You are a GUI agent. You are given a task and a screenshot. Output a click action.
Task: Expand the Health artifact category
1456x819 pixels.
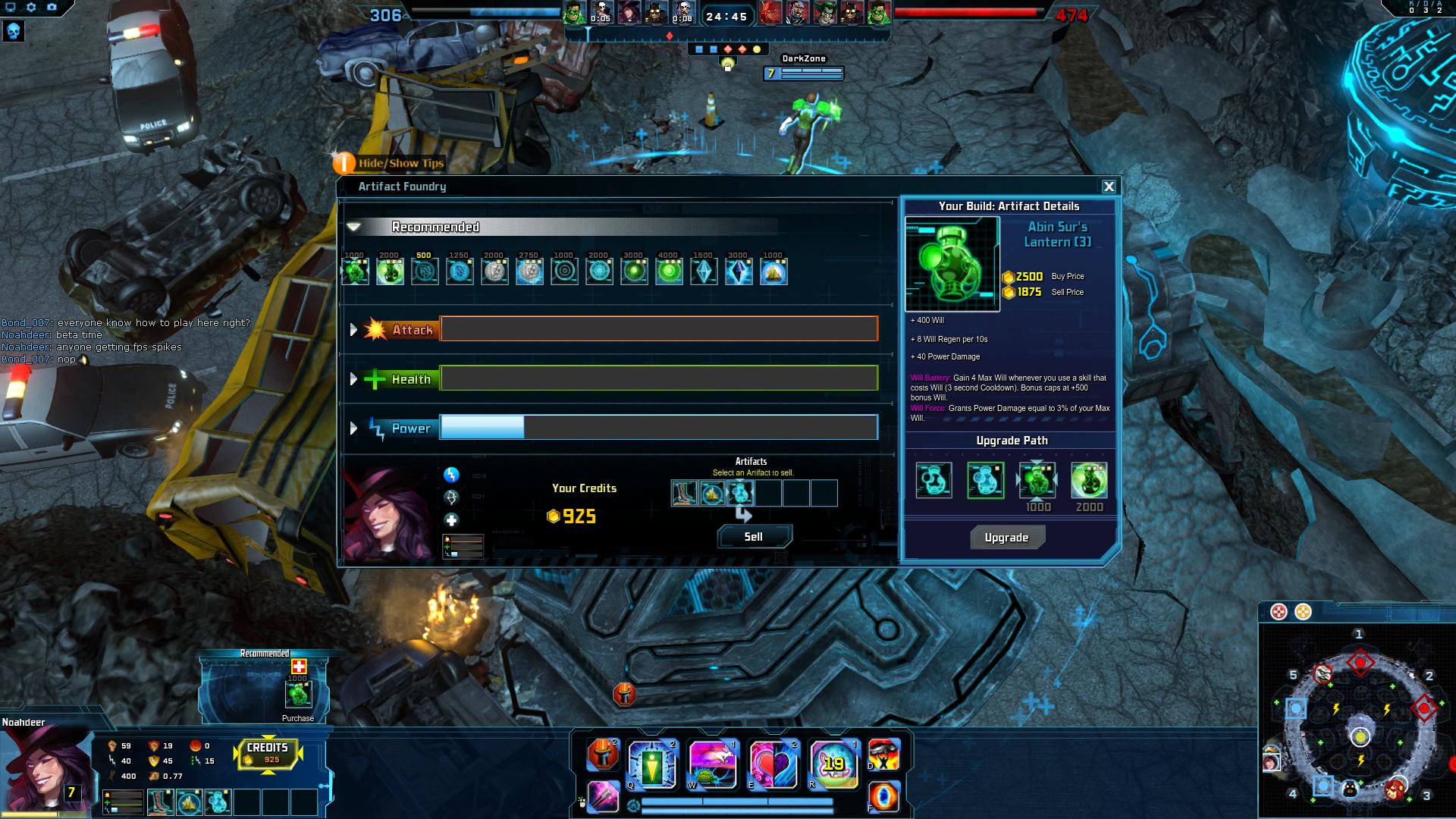pos(353,379)
